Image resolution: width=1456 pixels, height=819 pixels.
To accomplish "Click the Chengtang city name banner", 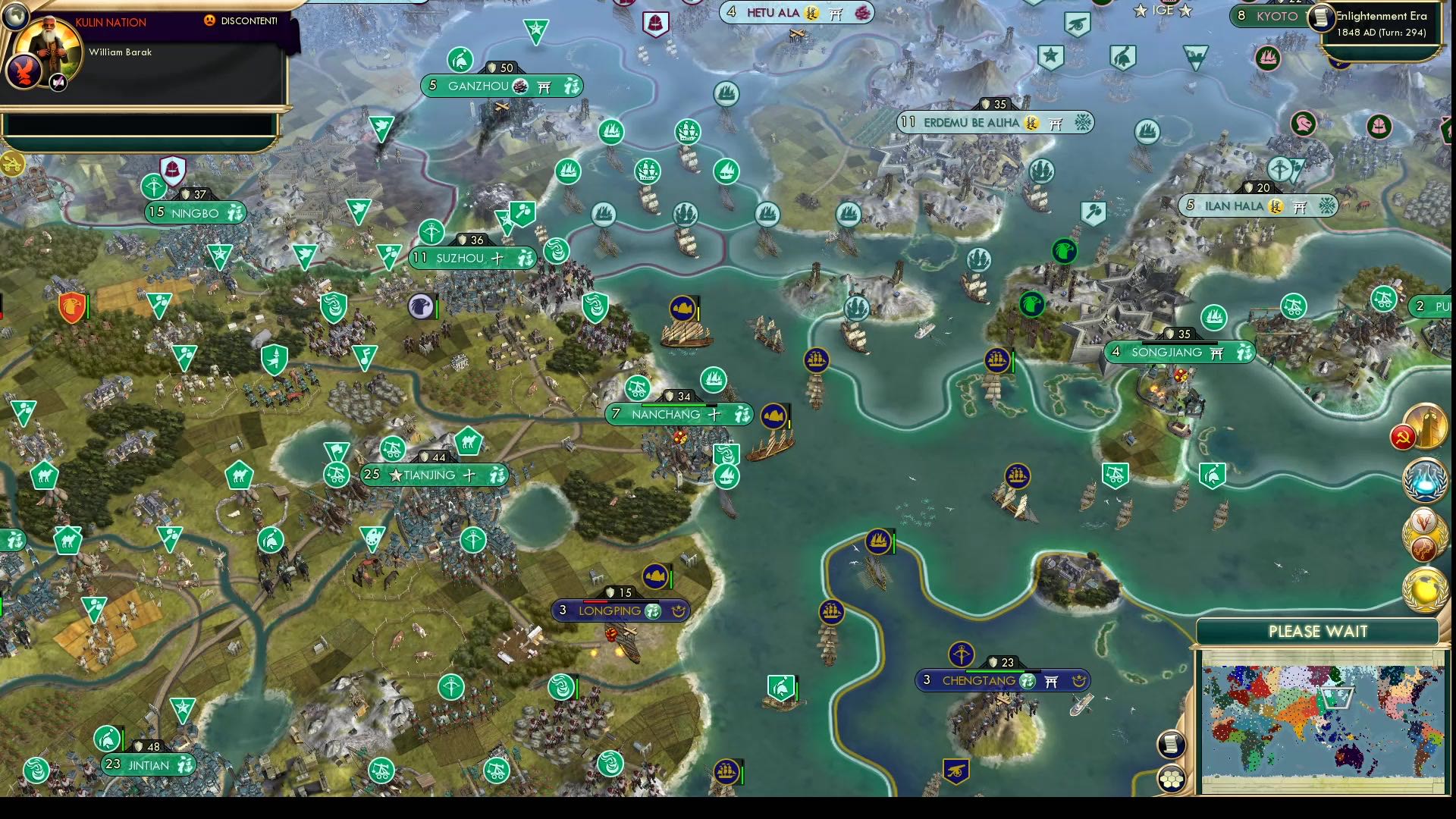I will click(x=977, y=680).
